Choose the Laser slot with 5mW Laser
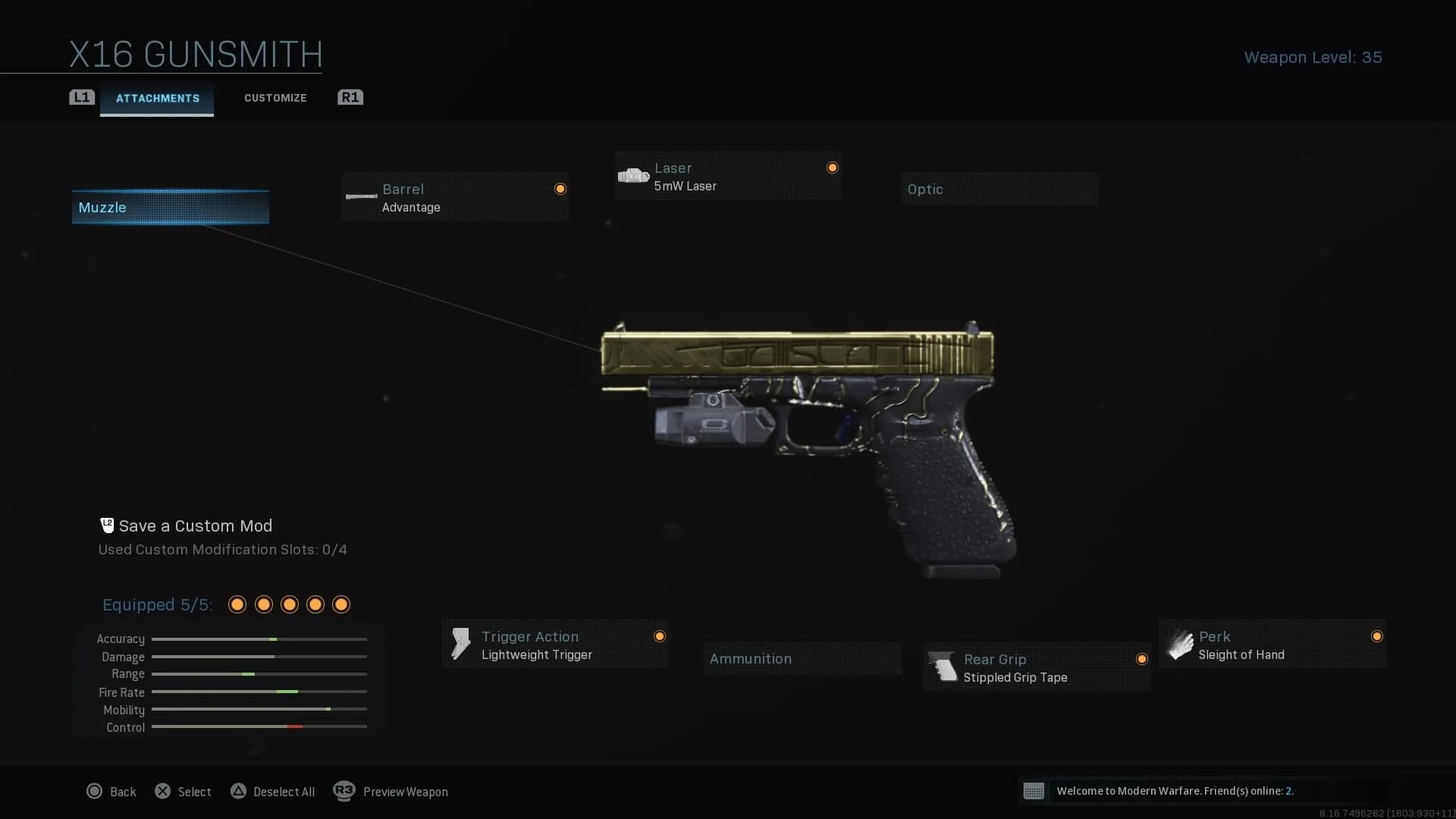 [x=728, y=176]
